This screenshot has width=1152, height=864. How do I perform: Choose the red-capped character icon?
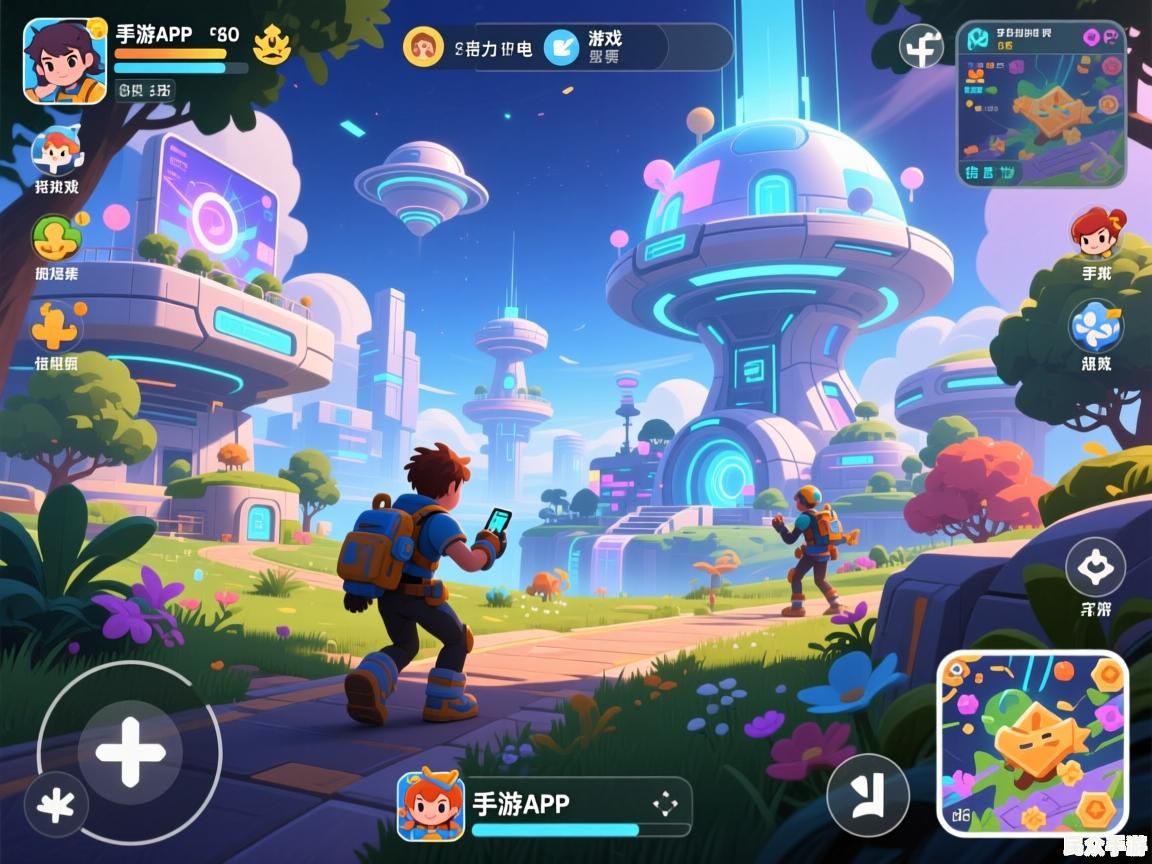click(57, 152)
